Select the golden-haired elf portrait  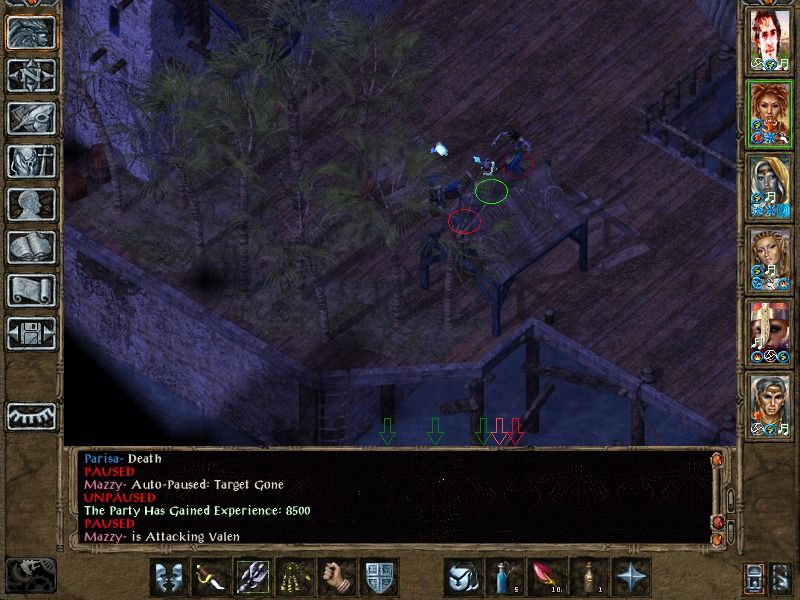tap(769, 257)
